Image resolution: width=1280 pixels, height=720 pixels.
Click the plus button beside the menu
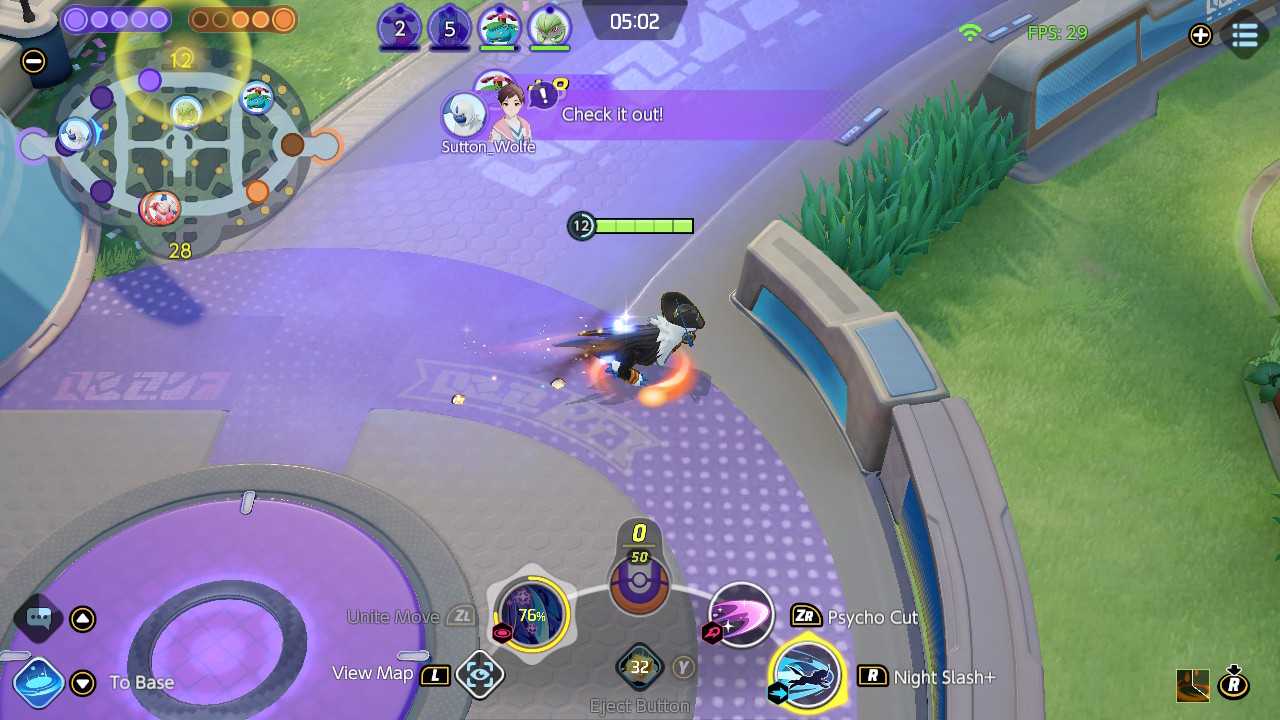coord(1200,35)
